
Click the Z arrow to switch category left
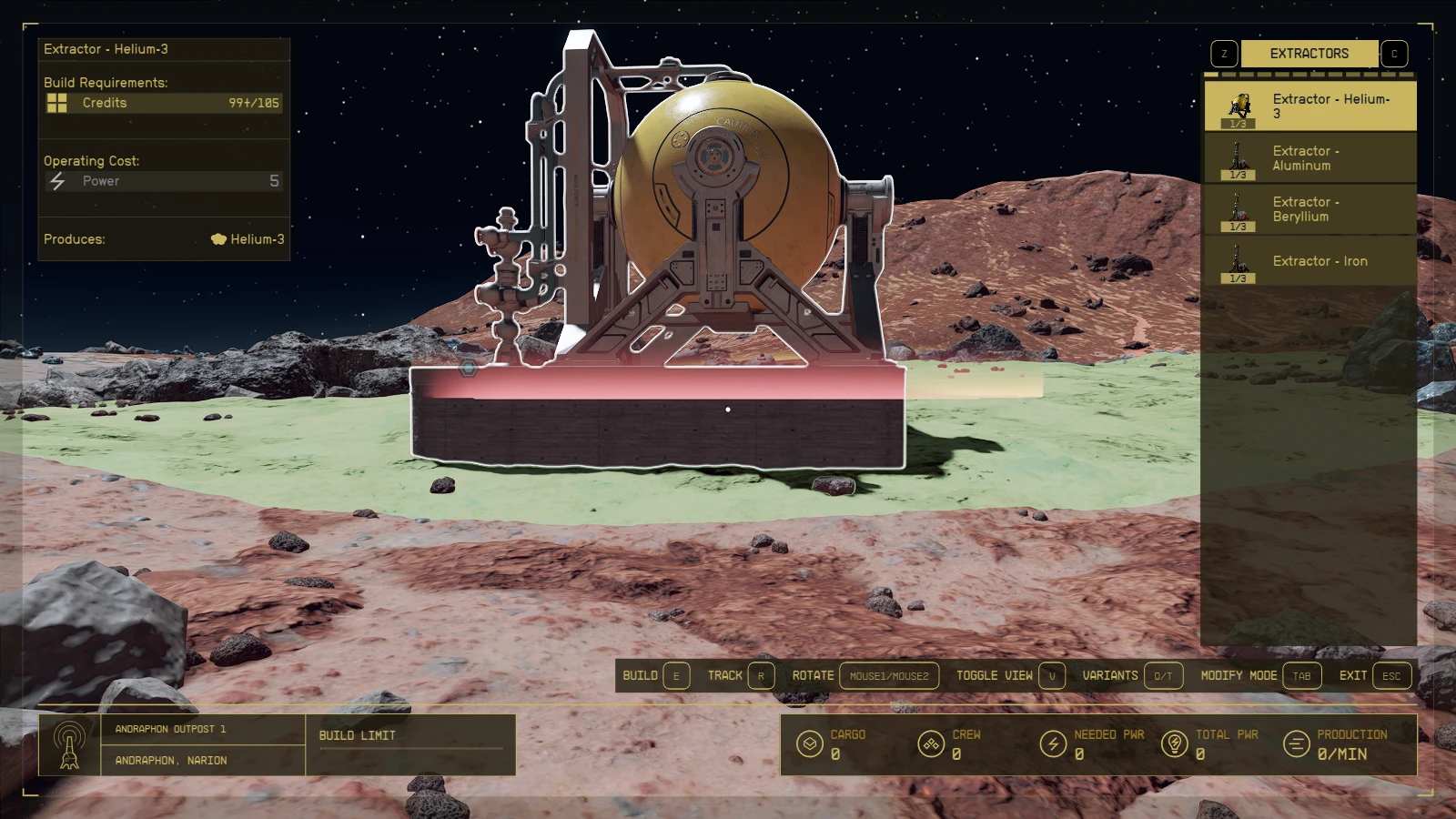1223,53
